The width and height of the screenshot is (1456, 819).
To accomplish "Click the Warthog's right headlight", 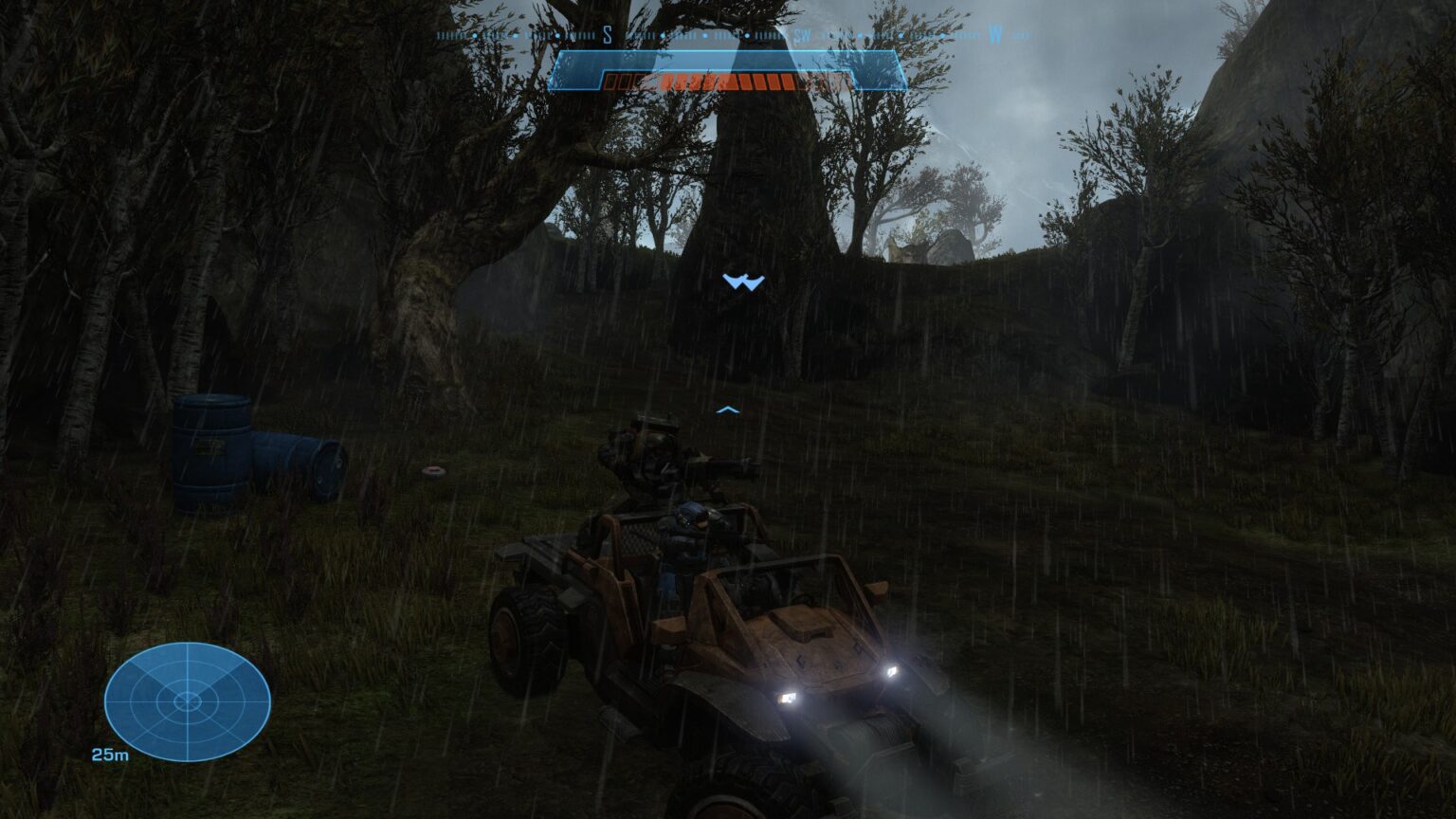I will 892,673.
